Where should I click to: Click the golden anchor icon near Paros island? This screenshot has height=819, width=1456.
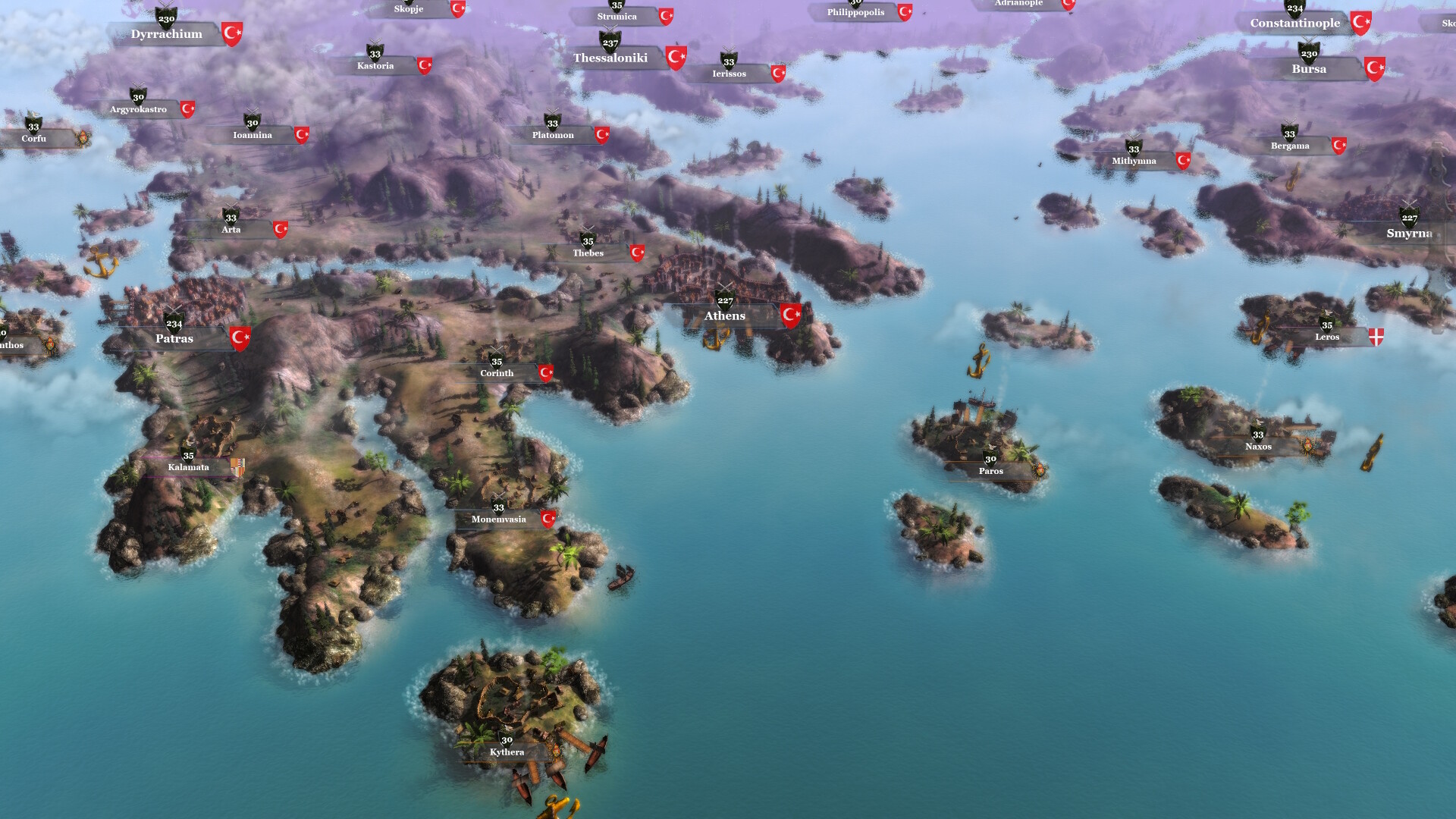(977, 362)
